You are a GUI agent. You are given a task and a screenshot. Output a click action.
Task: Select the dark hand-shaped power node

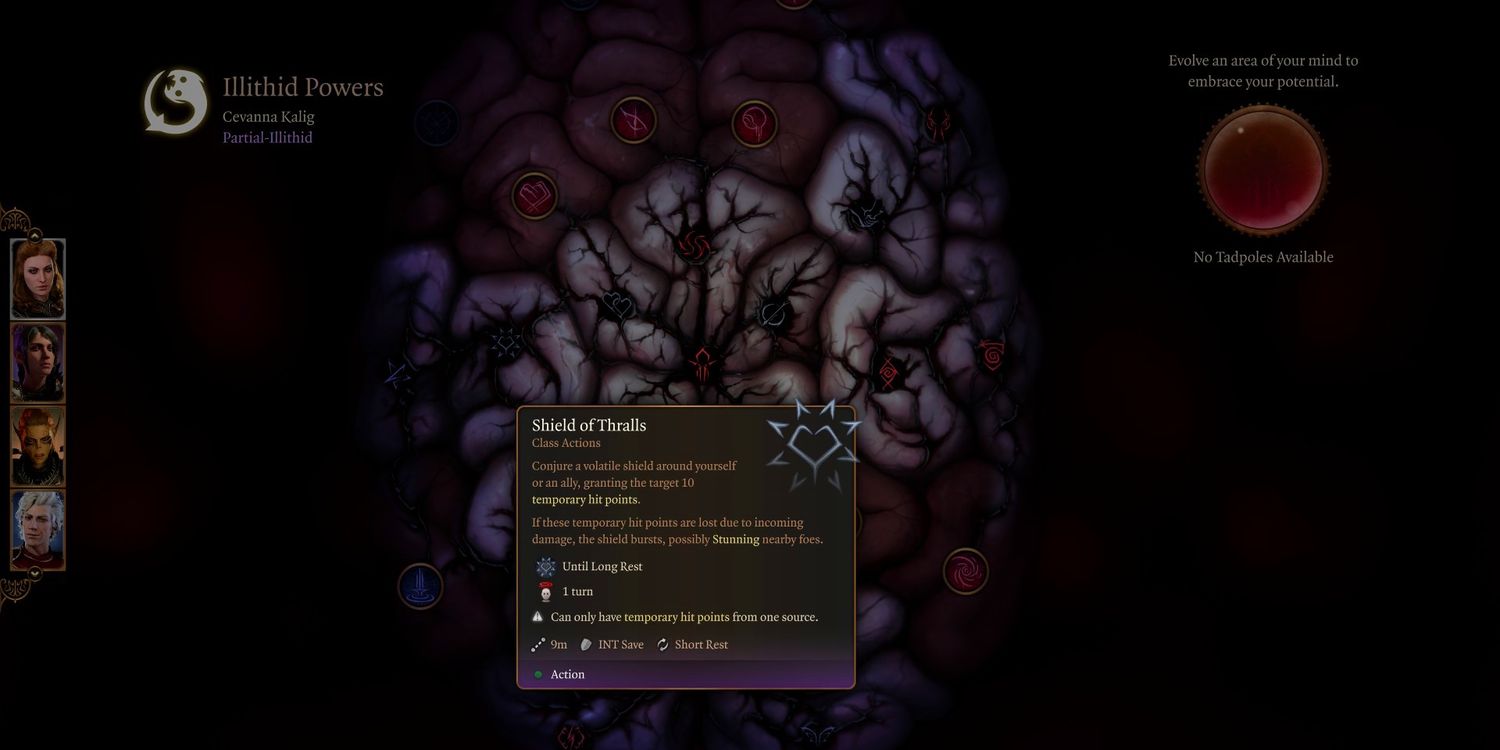coord(862,212)
